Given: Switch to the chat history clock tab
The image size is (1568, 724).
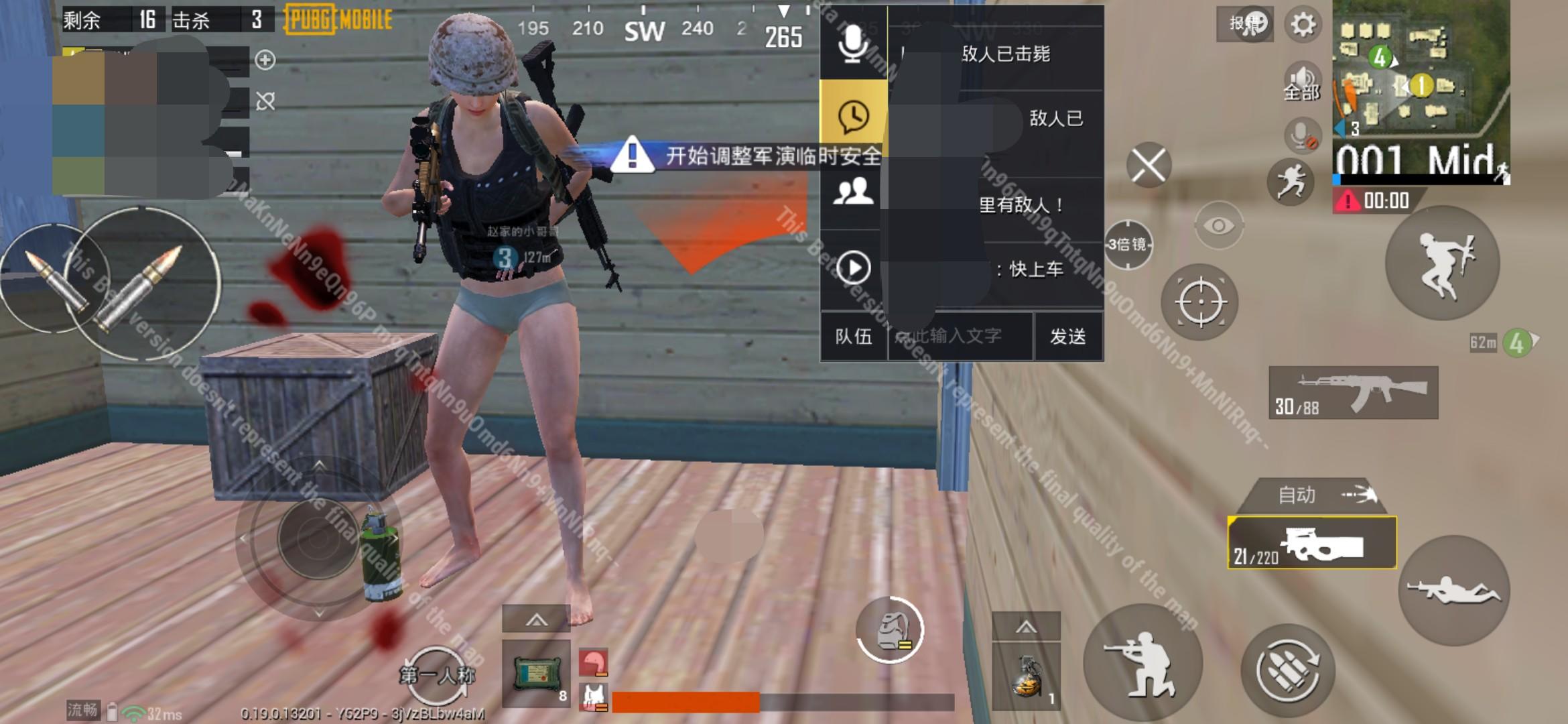Looking at the screenshot, I should [852, 119].
